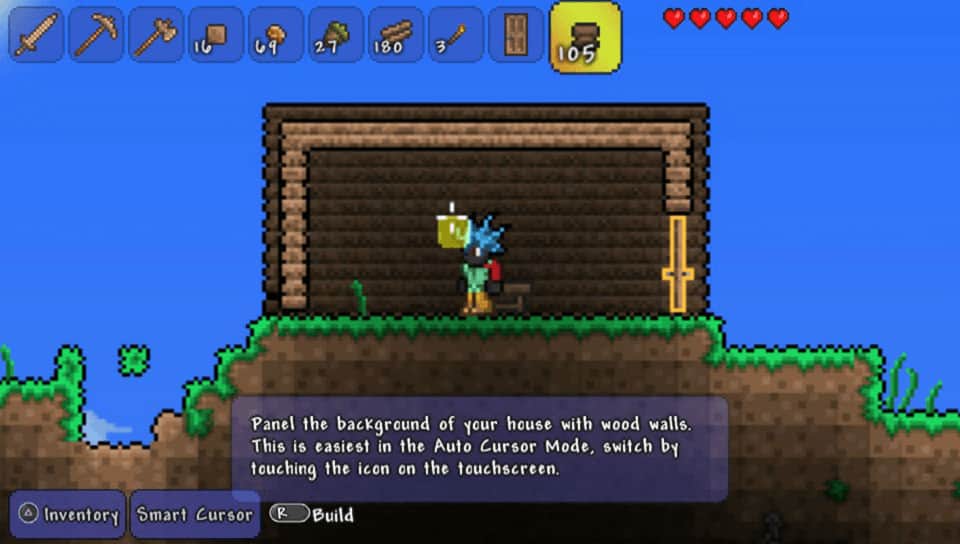Select the copper shortsword hotbar slot

coord(37,35)
